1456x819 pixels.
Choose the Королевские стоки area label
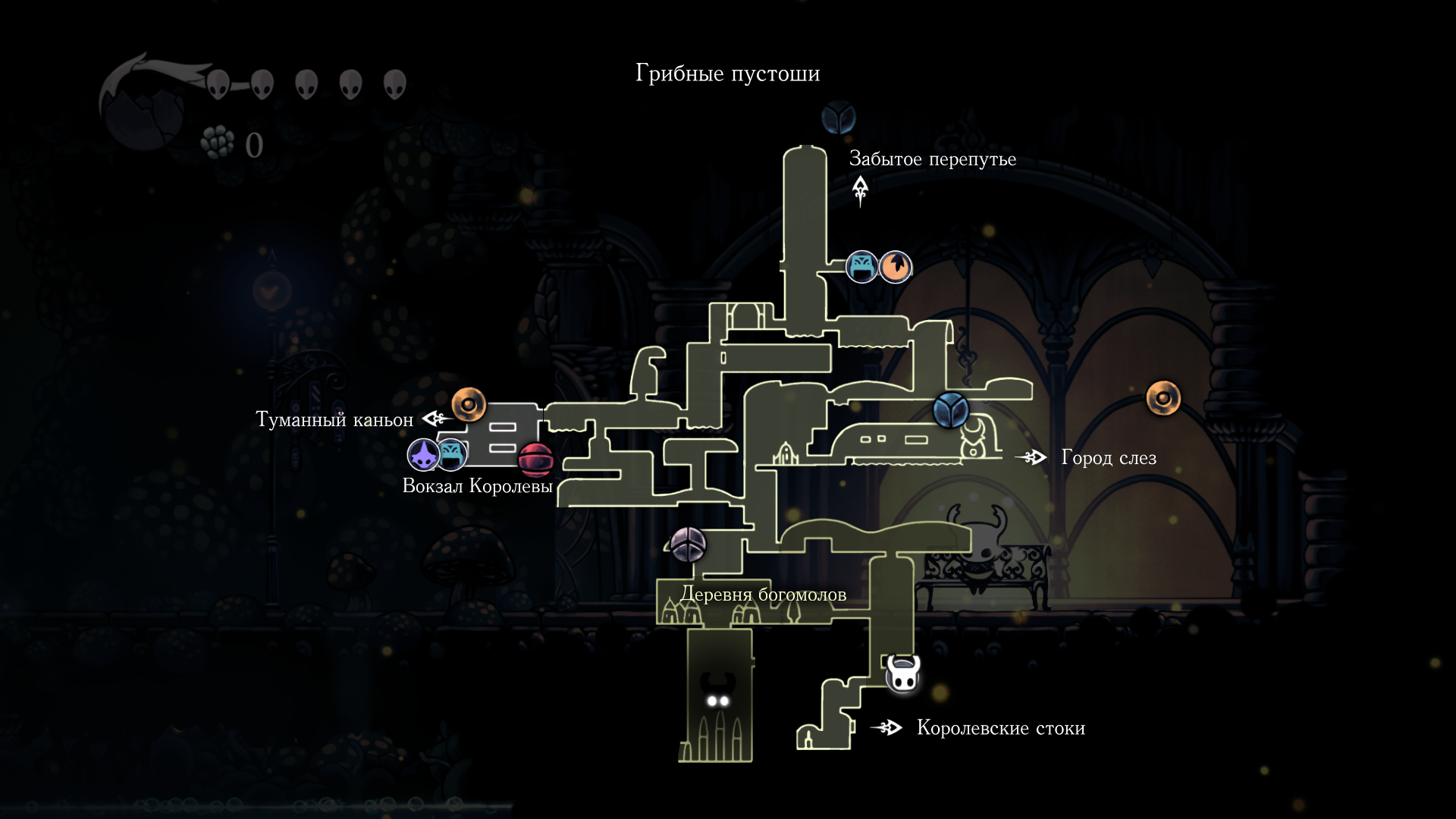point(1000,728)
